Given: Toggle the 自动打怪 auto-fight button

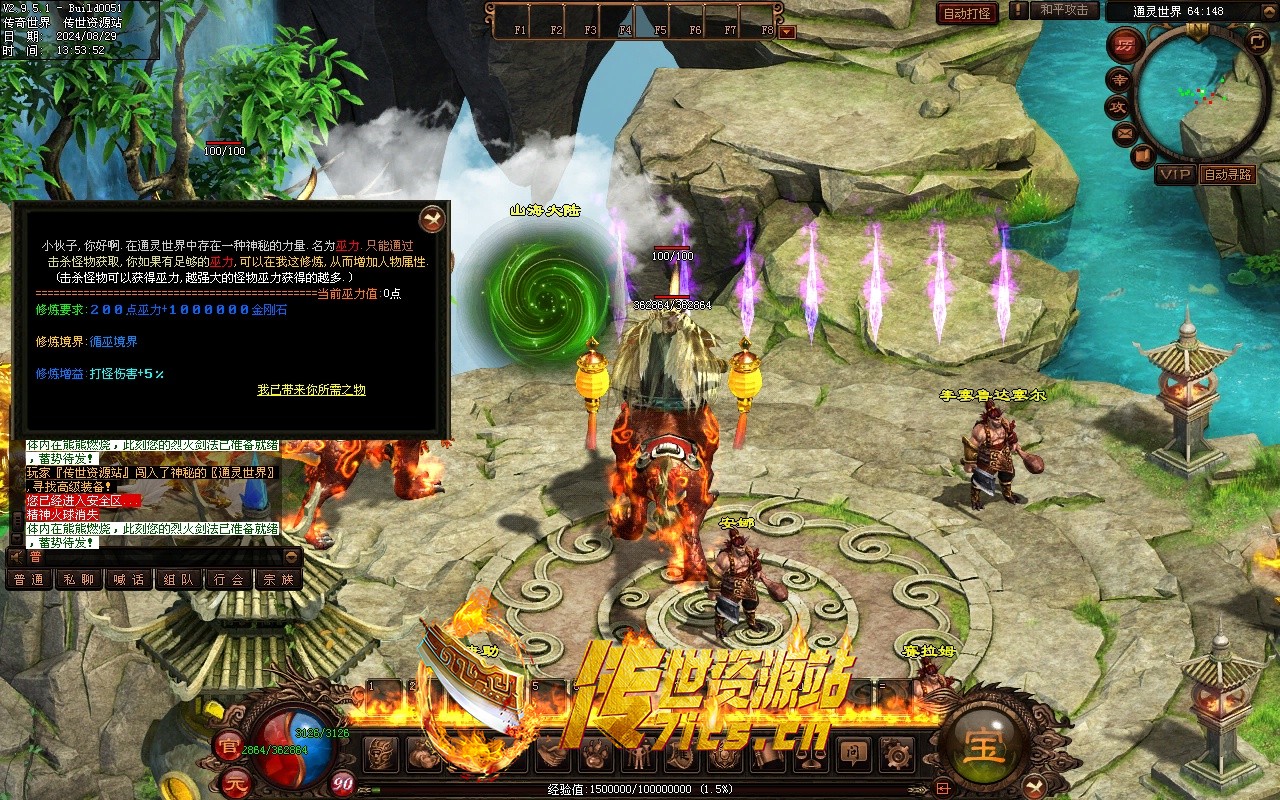Looking at the screenshot, I should point(967,13).
